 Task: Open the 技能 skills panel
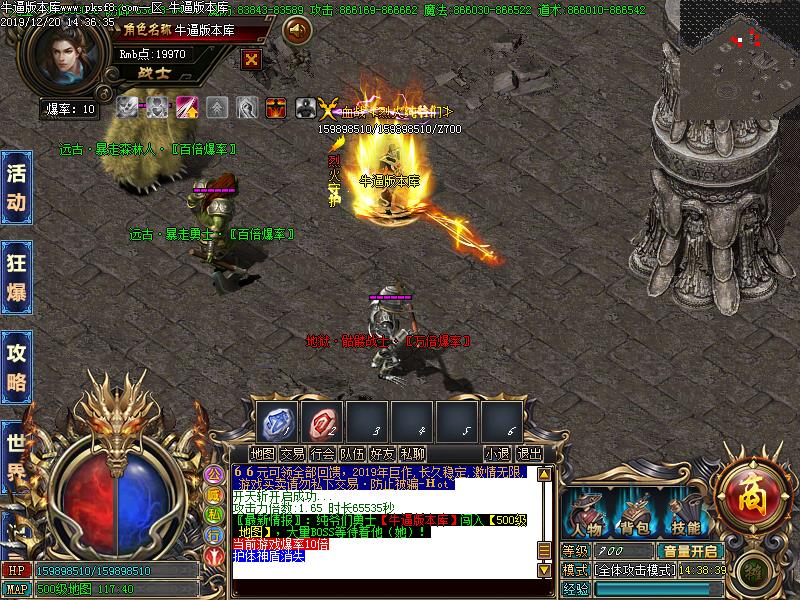[686, 513]
